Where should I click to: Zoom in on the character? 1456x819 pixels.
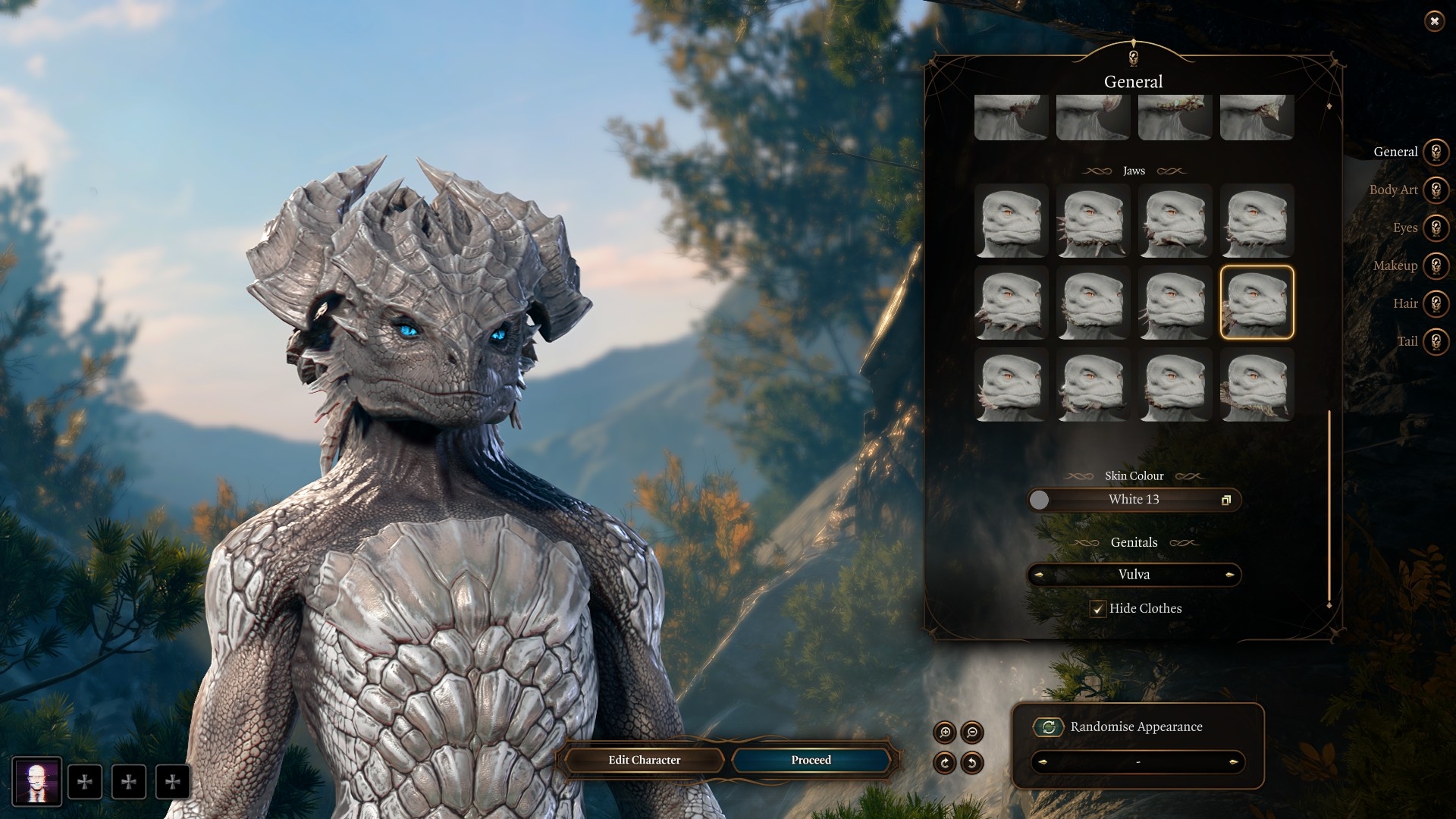(945, 733)
